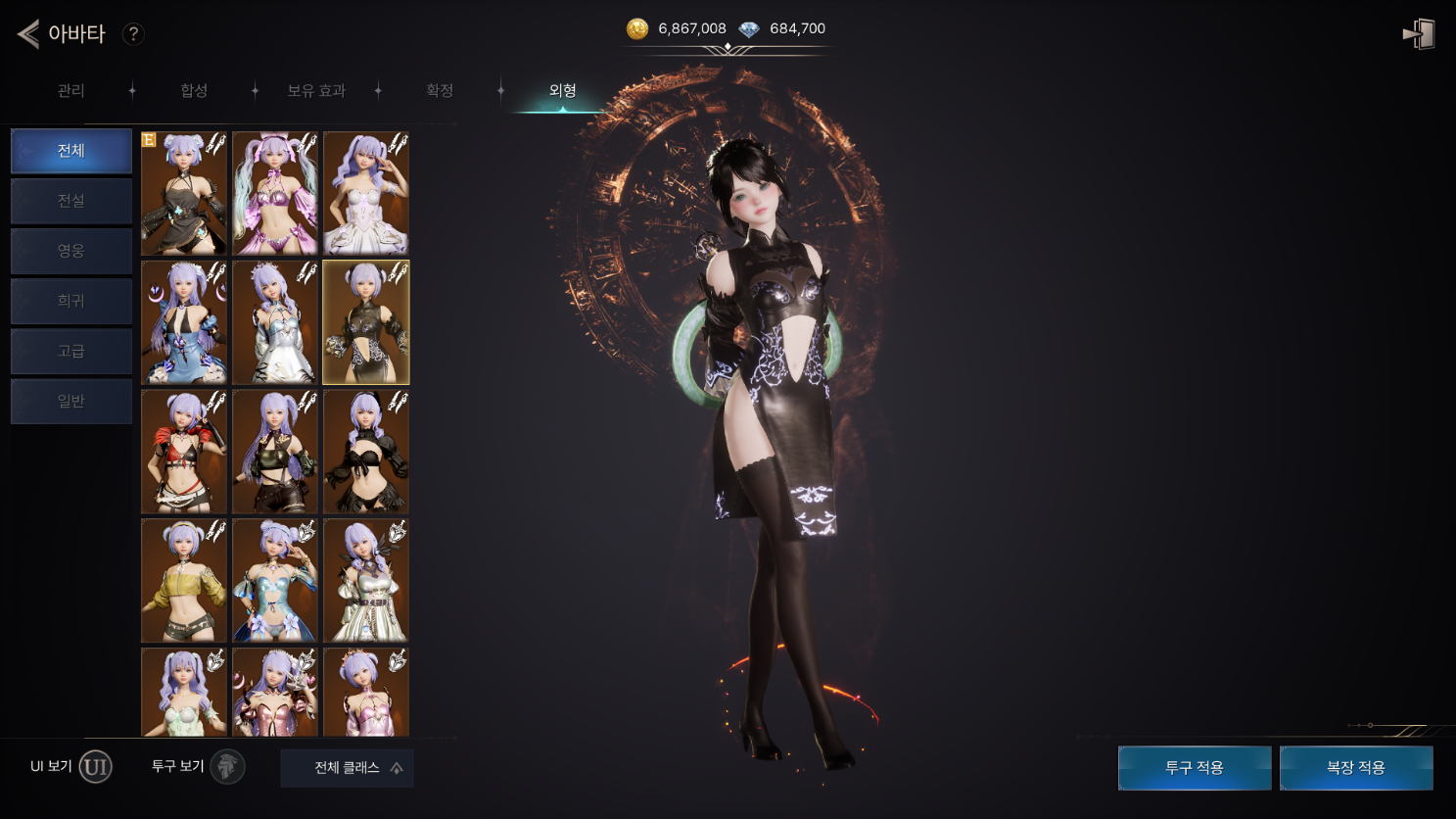Apply outfit with 복장 적용
The width and height of the screenshot is (1456, 819).
coord(1356,768)
